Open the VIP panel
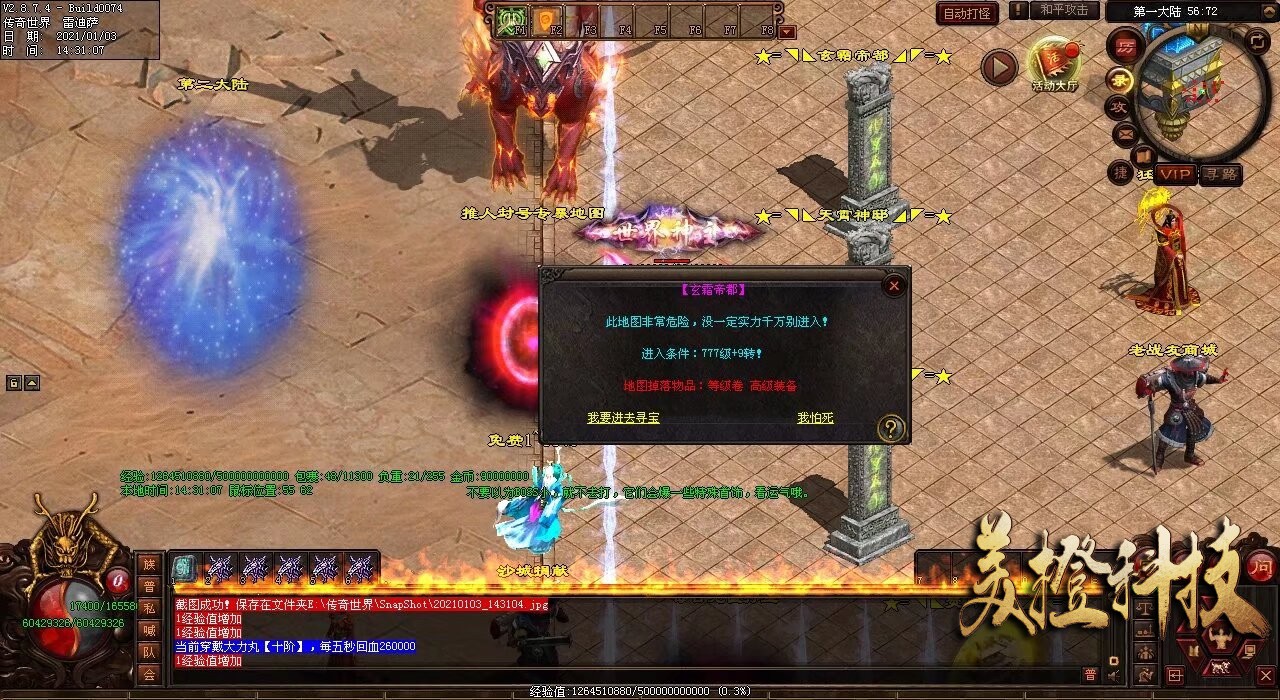1280x700 pixels. (1176, 174)
